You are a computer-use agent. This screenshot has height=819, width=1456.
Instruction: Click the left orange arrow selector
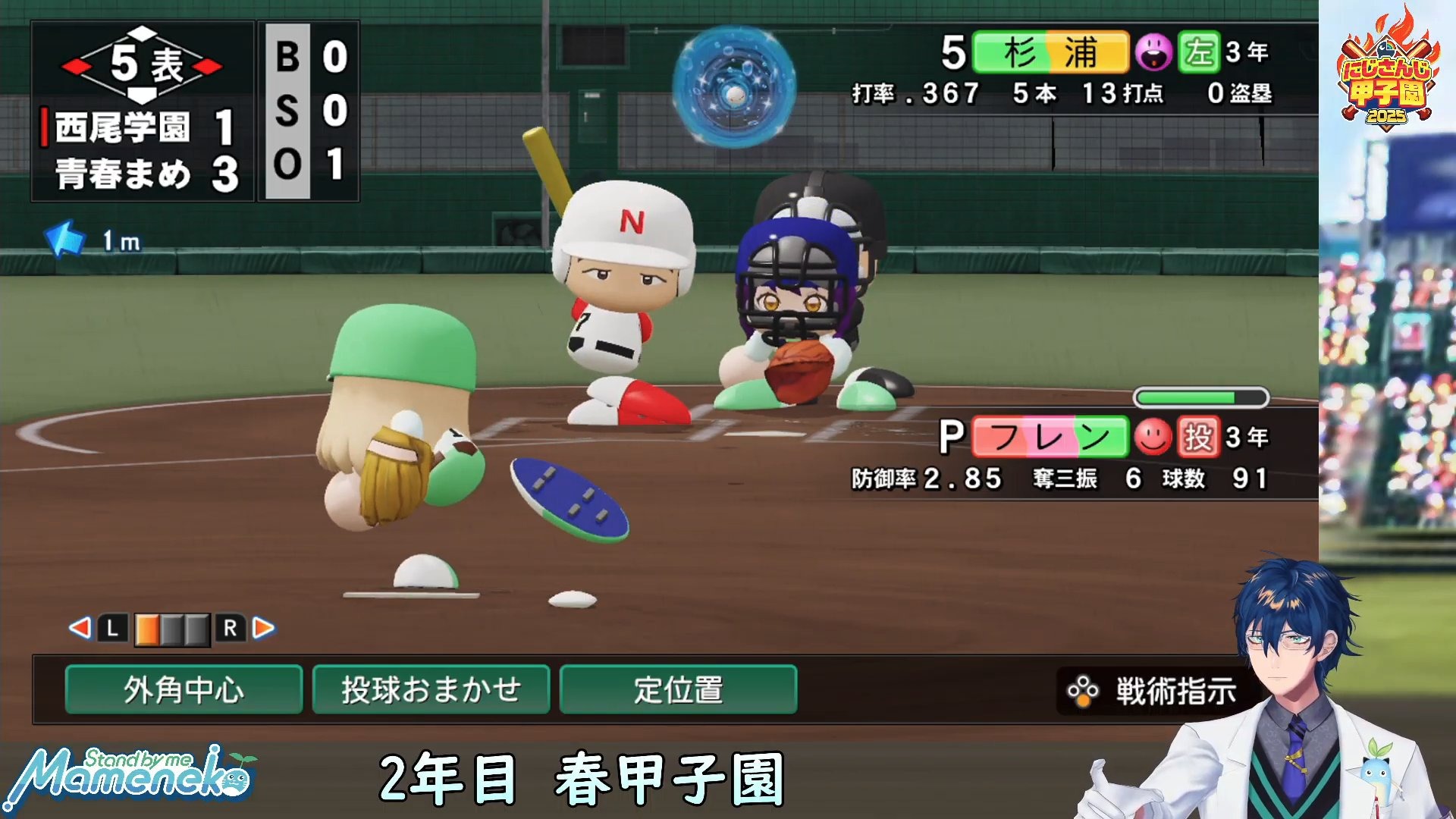[79, 628]
